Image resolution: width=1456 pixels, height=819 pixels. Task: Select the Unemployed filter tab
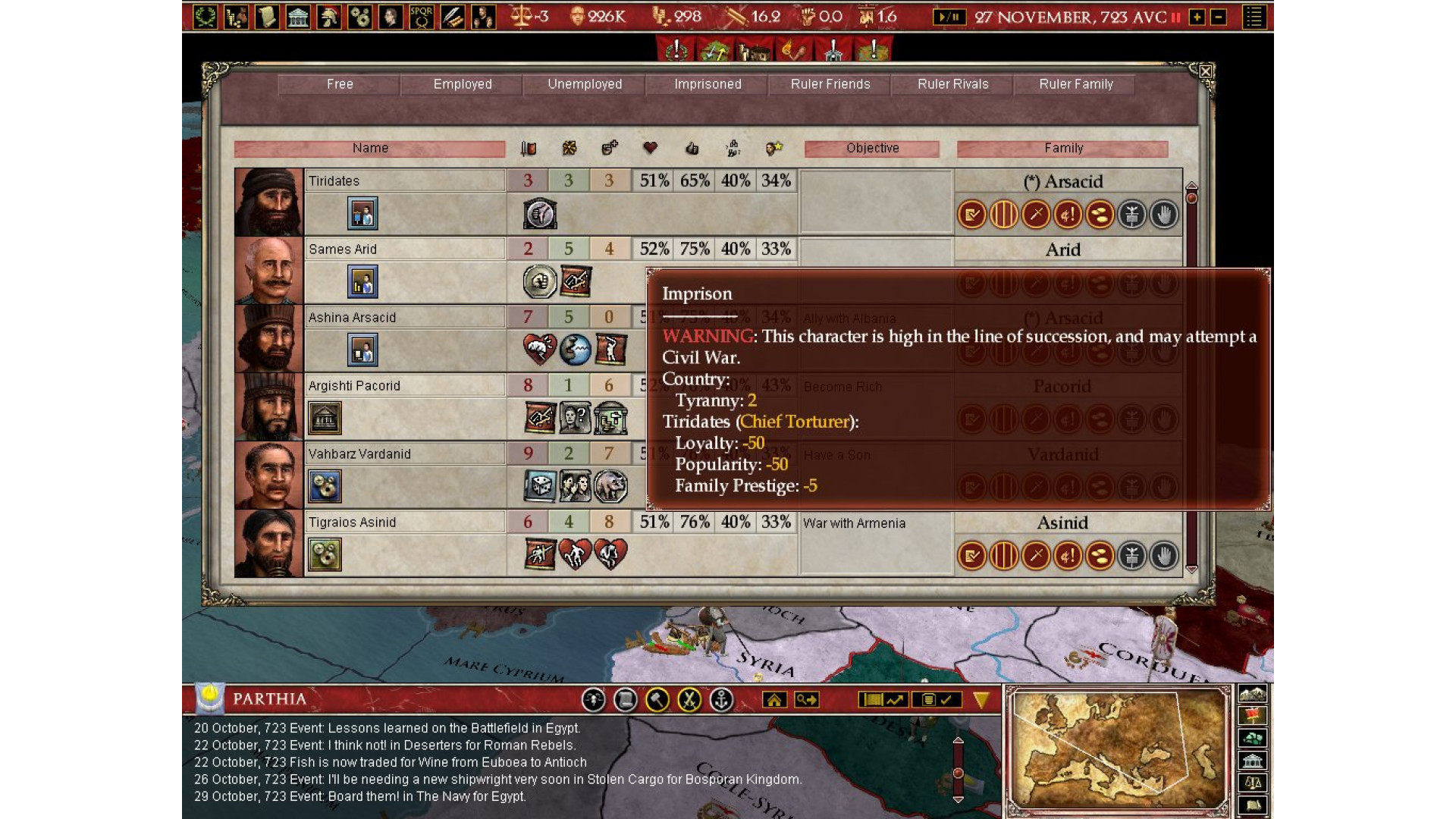(585, 84)
